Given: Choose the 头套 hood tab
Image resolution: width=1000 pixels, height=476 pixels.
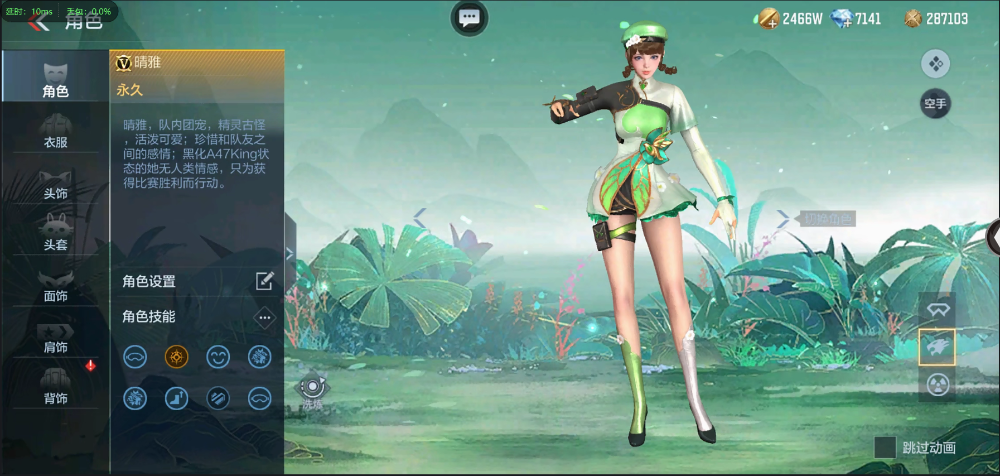Looking at the screenshot, I should [55, 231].
